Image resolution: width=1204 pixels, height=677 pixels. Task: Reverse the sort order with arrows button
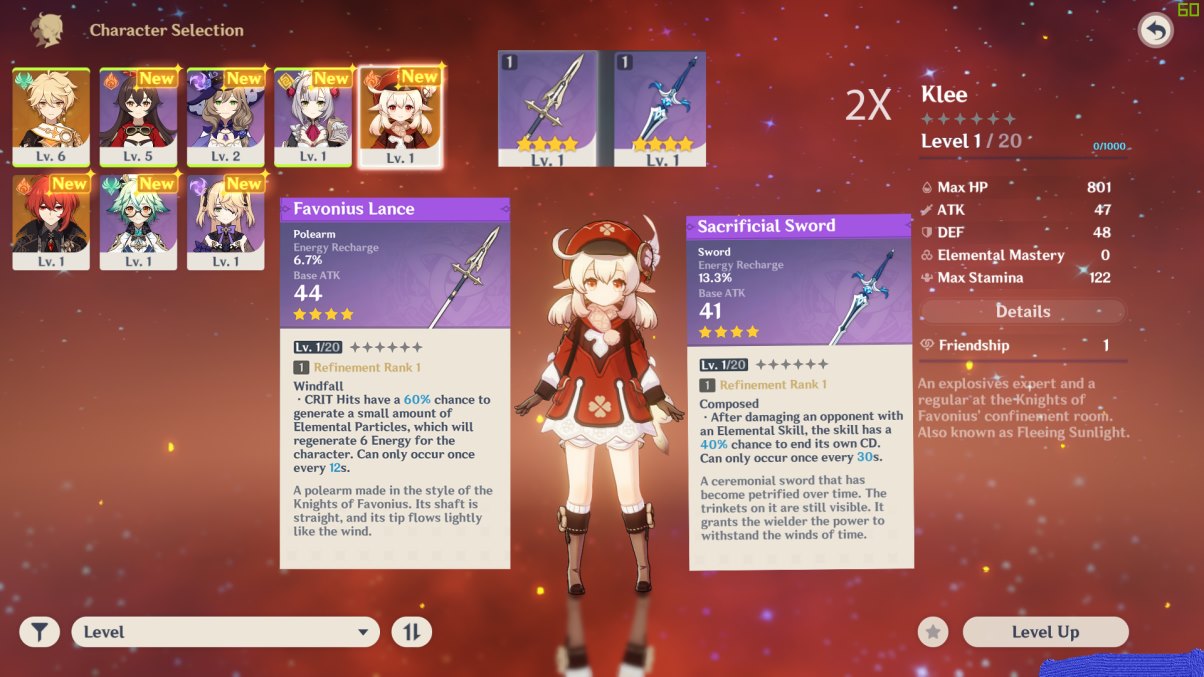click(x=412, y=632)
